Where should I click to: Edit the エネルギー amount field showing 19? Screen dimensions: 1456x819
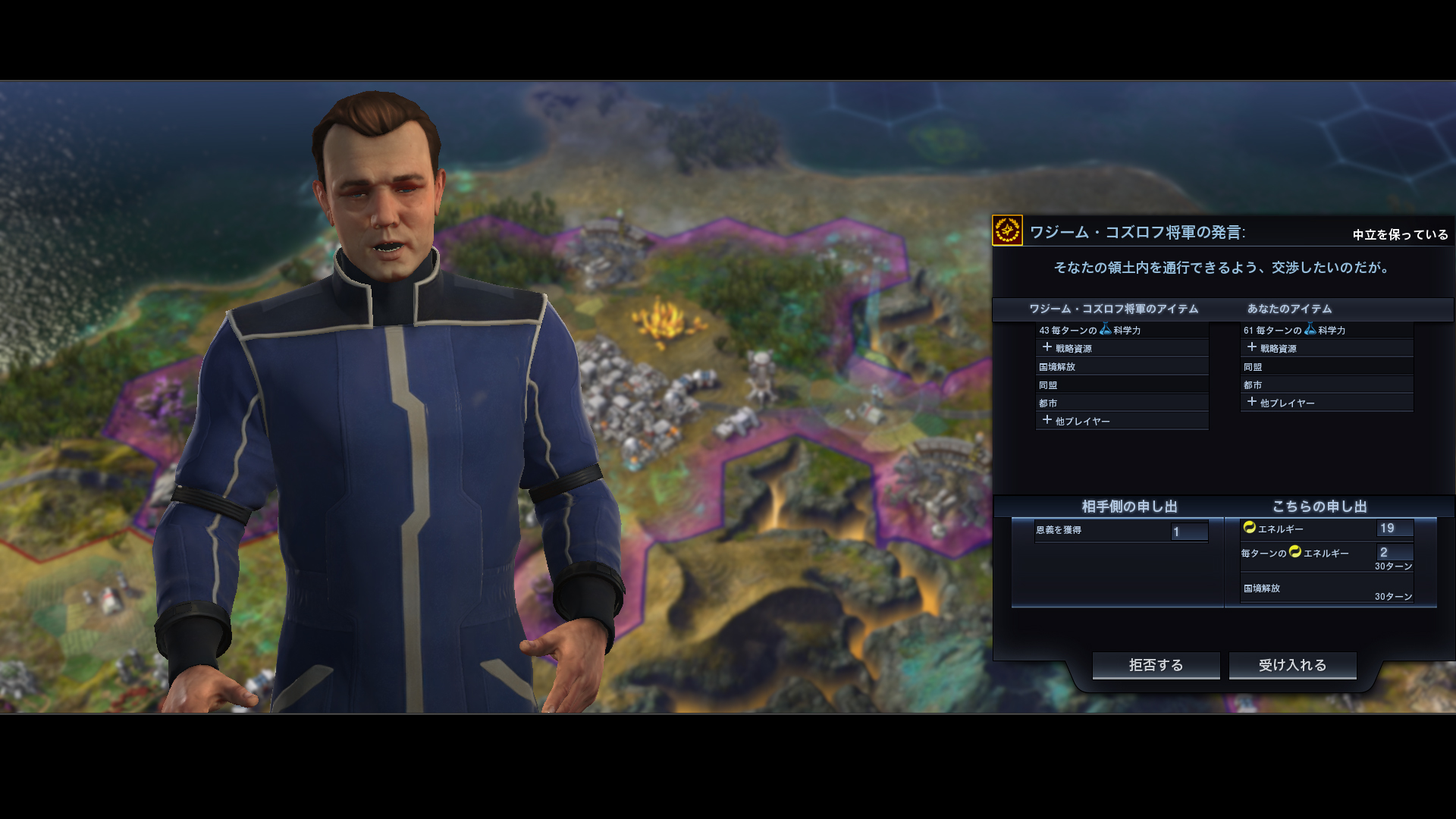tap(1394, 529)
